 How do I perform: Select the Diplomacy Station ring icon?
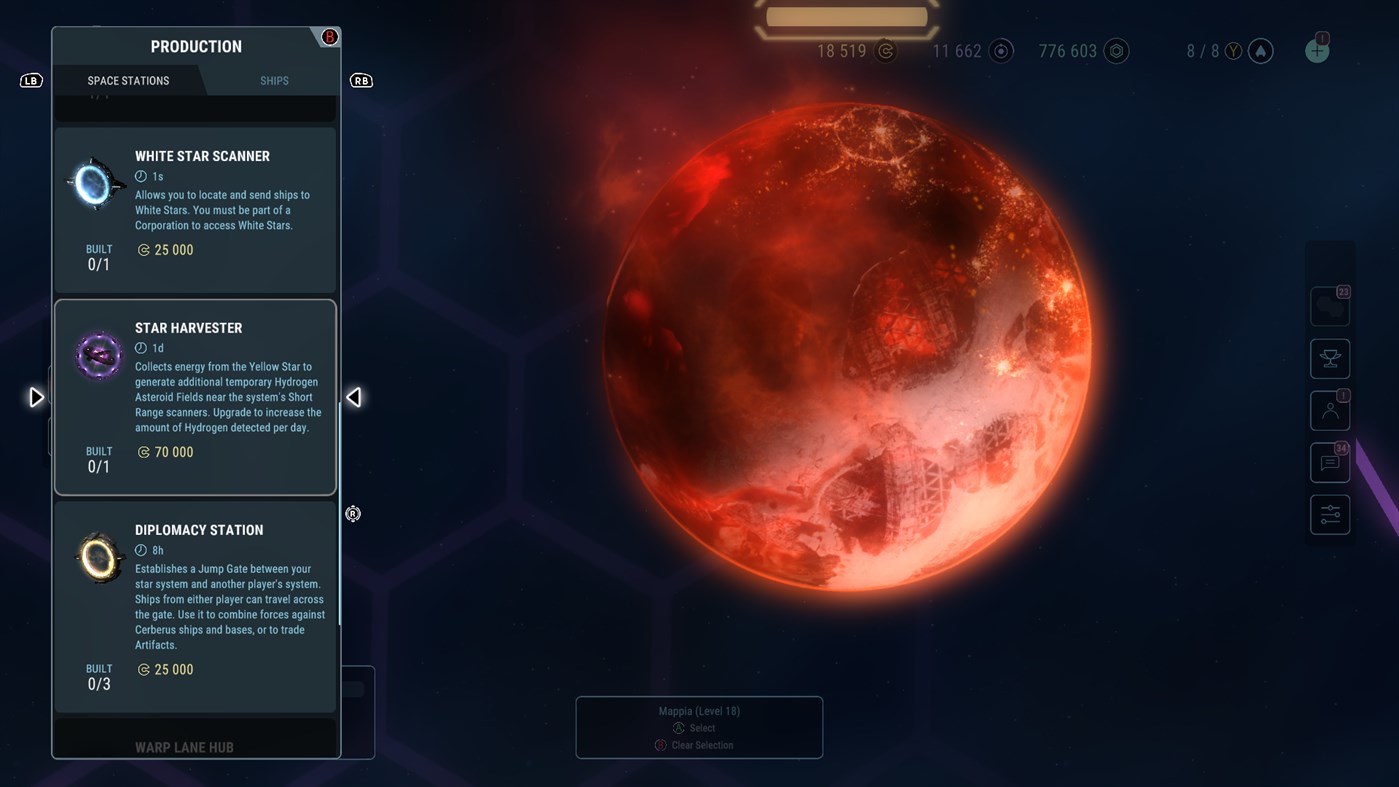99,557
